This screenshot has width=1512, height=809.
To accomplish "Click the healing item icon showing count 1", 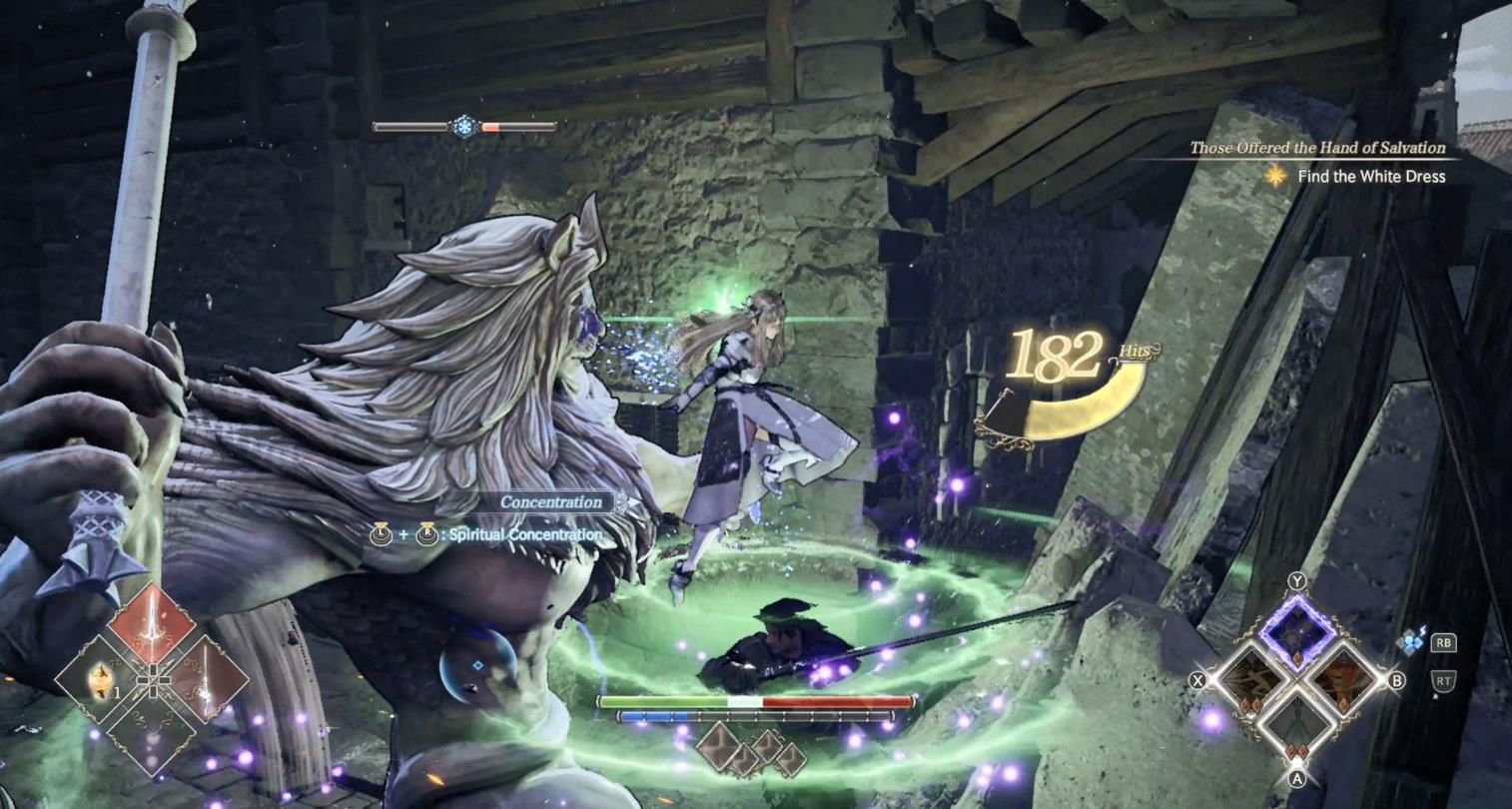I will click(x=100, y=681).
